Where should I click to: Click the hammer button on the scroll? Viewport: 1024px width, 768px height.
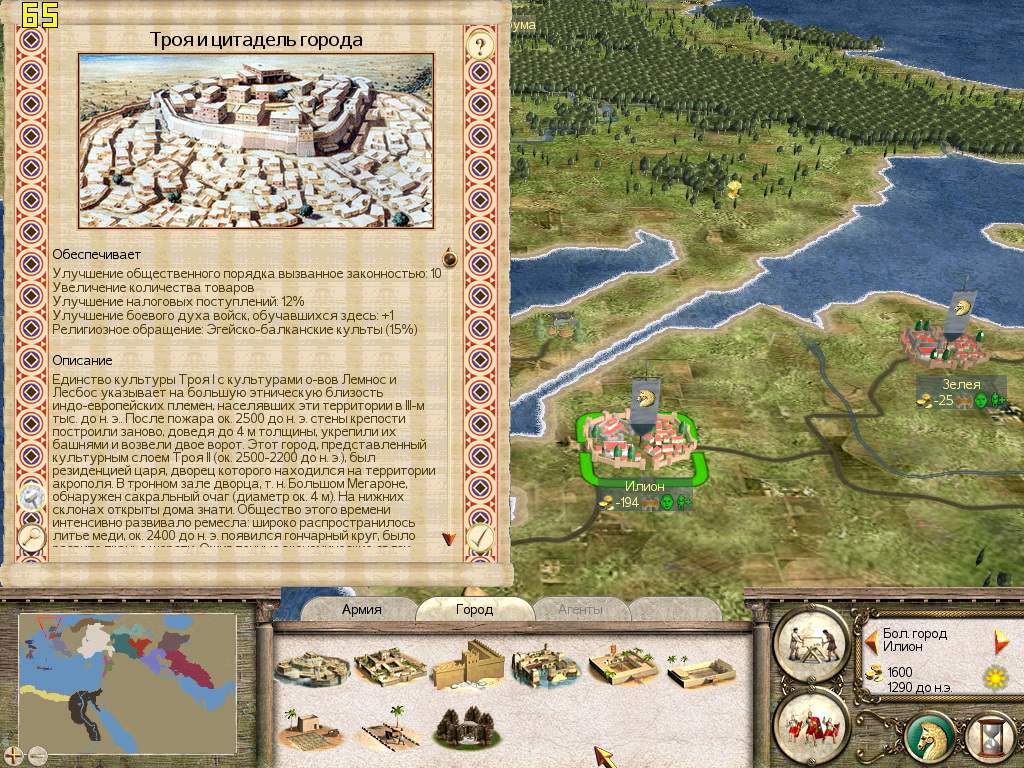[32, 497]
